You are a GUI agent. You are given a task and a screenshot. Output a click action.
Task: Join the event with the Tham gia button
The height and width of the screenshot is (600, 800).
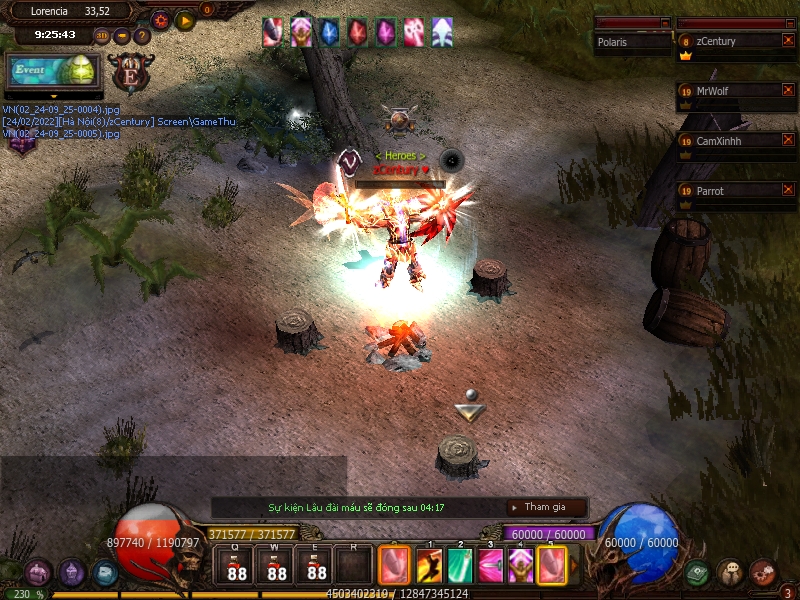coord(546,507)
